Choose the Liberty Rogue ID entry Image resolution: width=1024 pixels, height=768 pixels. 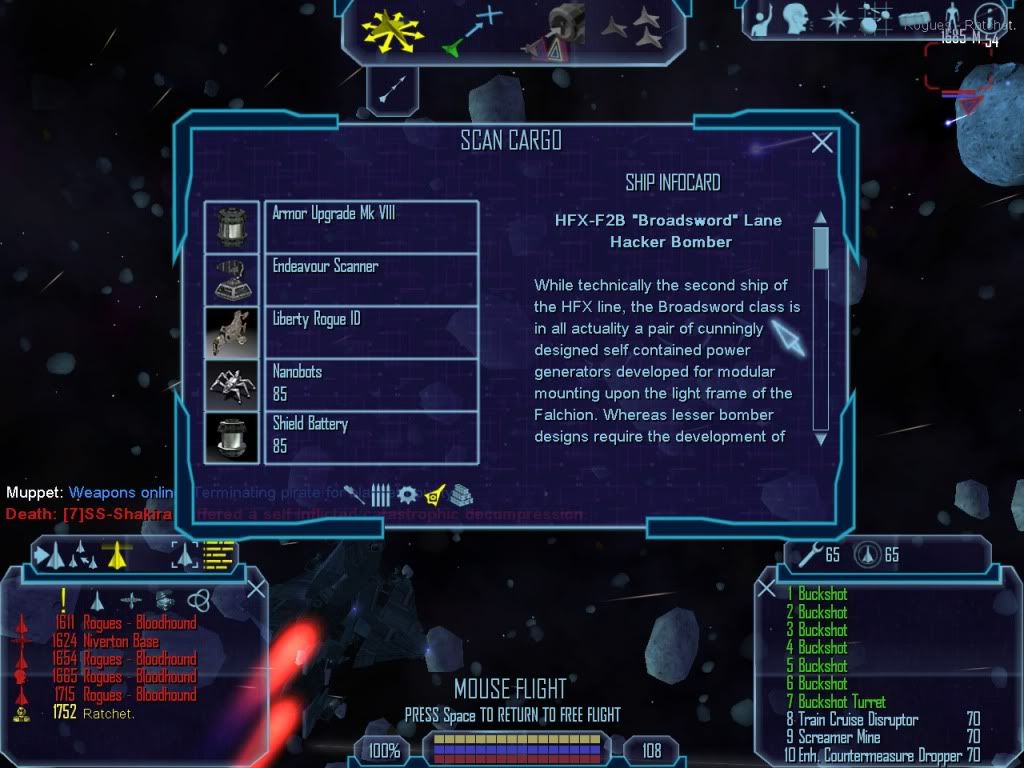tap(371, 332)
